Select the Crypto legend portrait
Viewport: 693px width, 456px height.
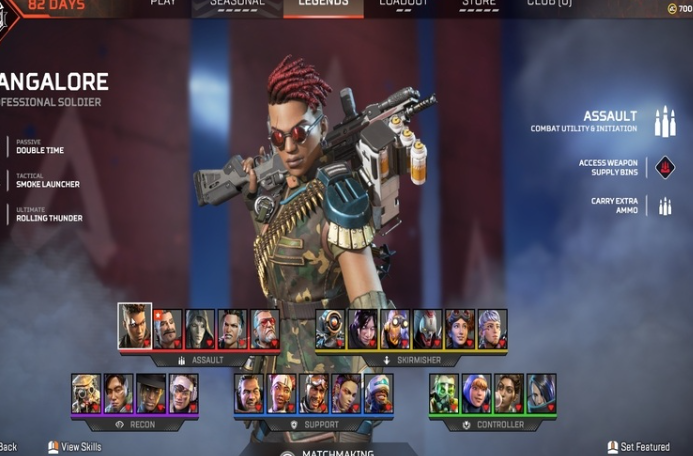[x=118, y=394]
